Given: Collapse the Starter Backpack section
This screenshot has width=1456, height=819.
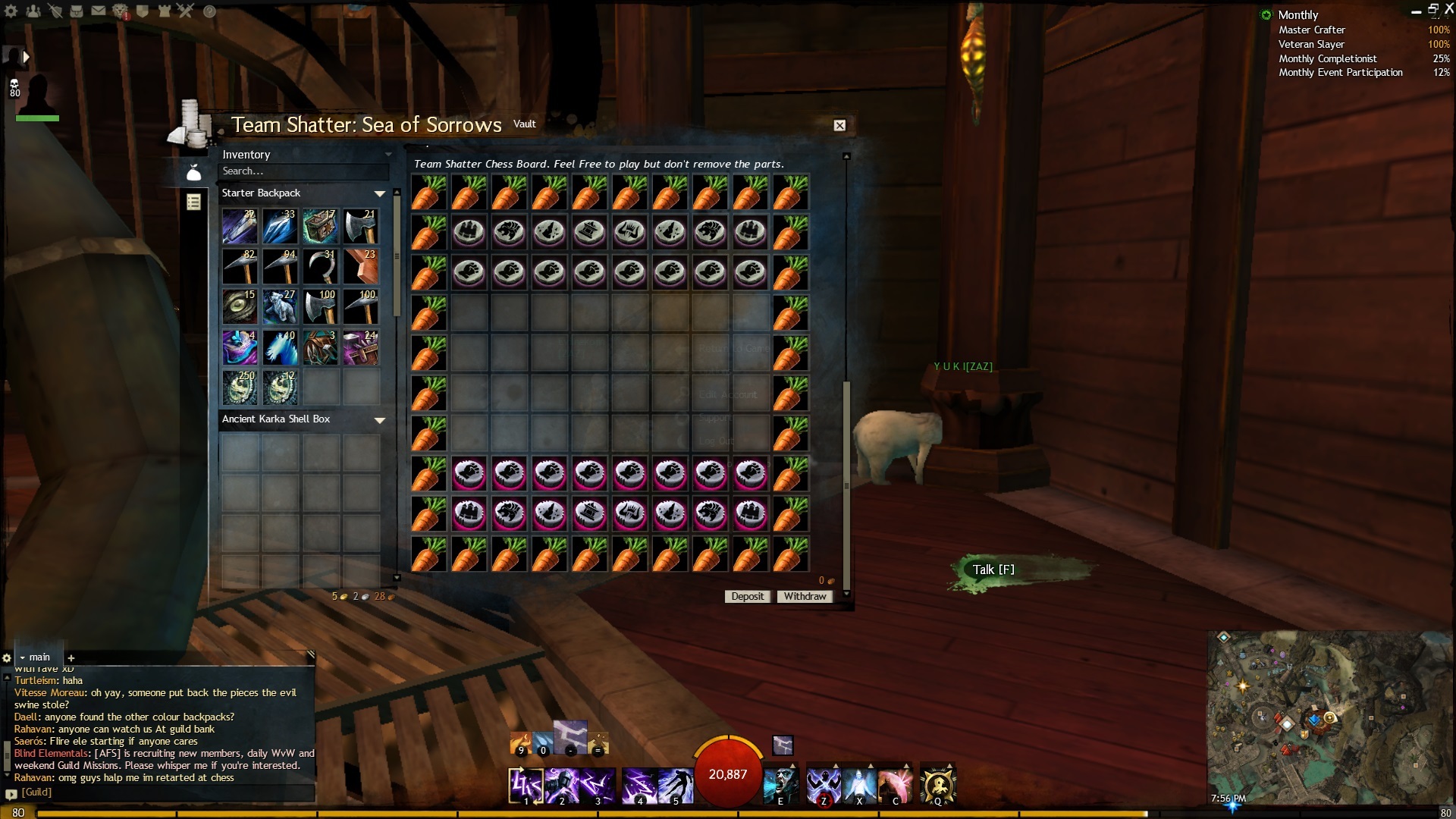Looking at the screenshot, I should pyautogui.click(x=380, y=194).
